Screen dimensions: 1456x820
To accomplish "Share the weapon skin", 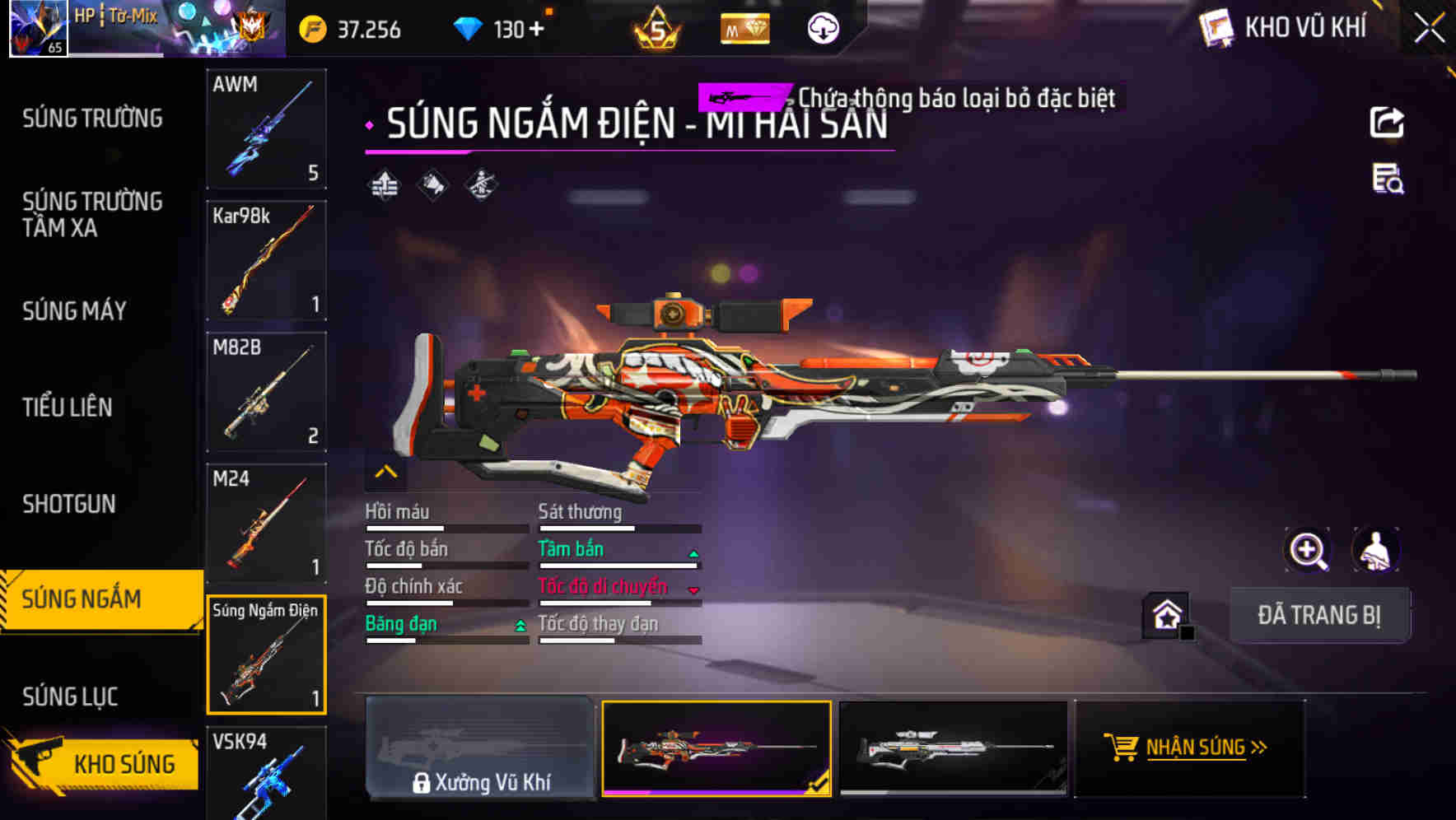I will (x=1387, y=123).
